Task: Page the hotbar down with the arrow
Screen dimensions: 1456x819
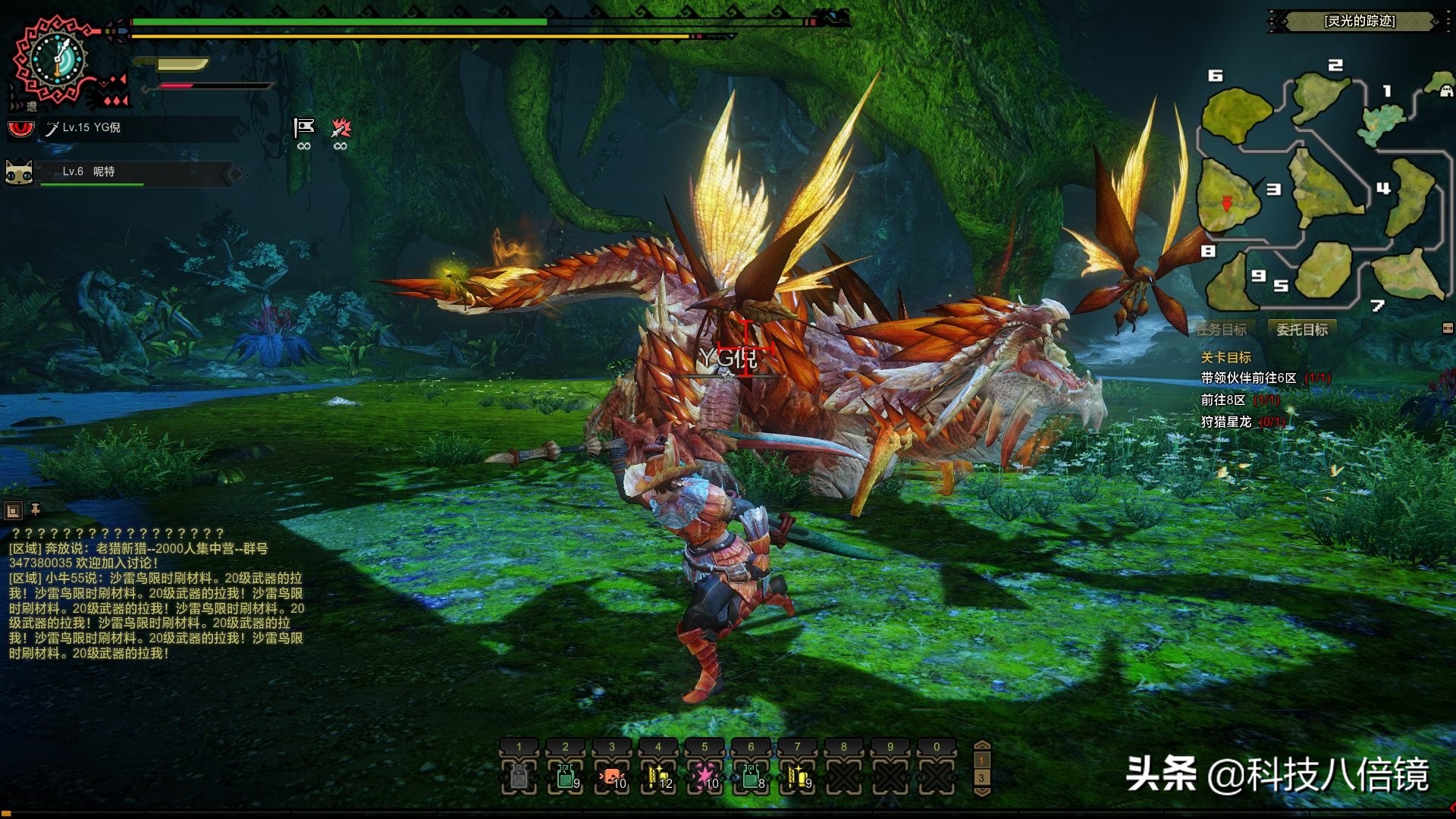Action: tap(981, 792)
